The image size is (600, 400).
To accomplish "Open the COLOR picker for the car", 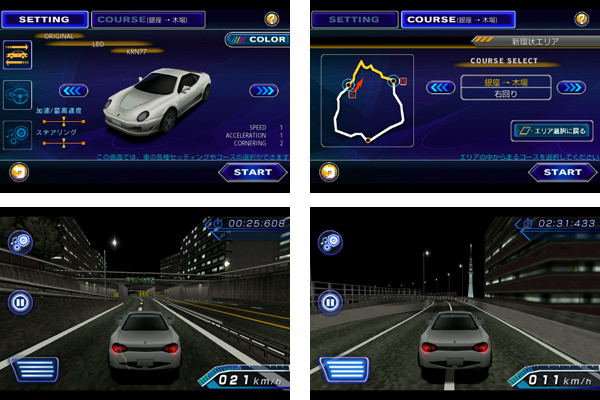I will [x=257, y=39].
